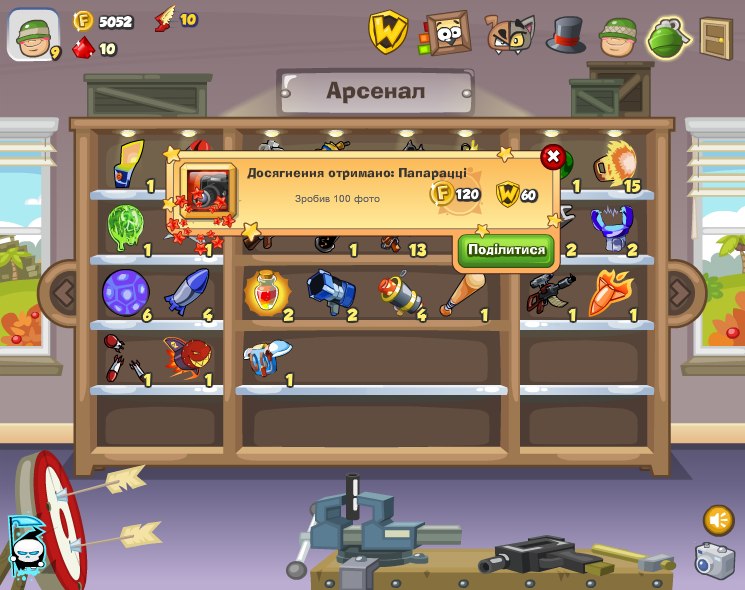Open the wooden crate face menu

pos(446,33)
